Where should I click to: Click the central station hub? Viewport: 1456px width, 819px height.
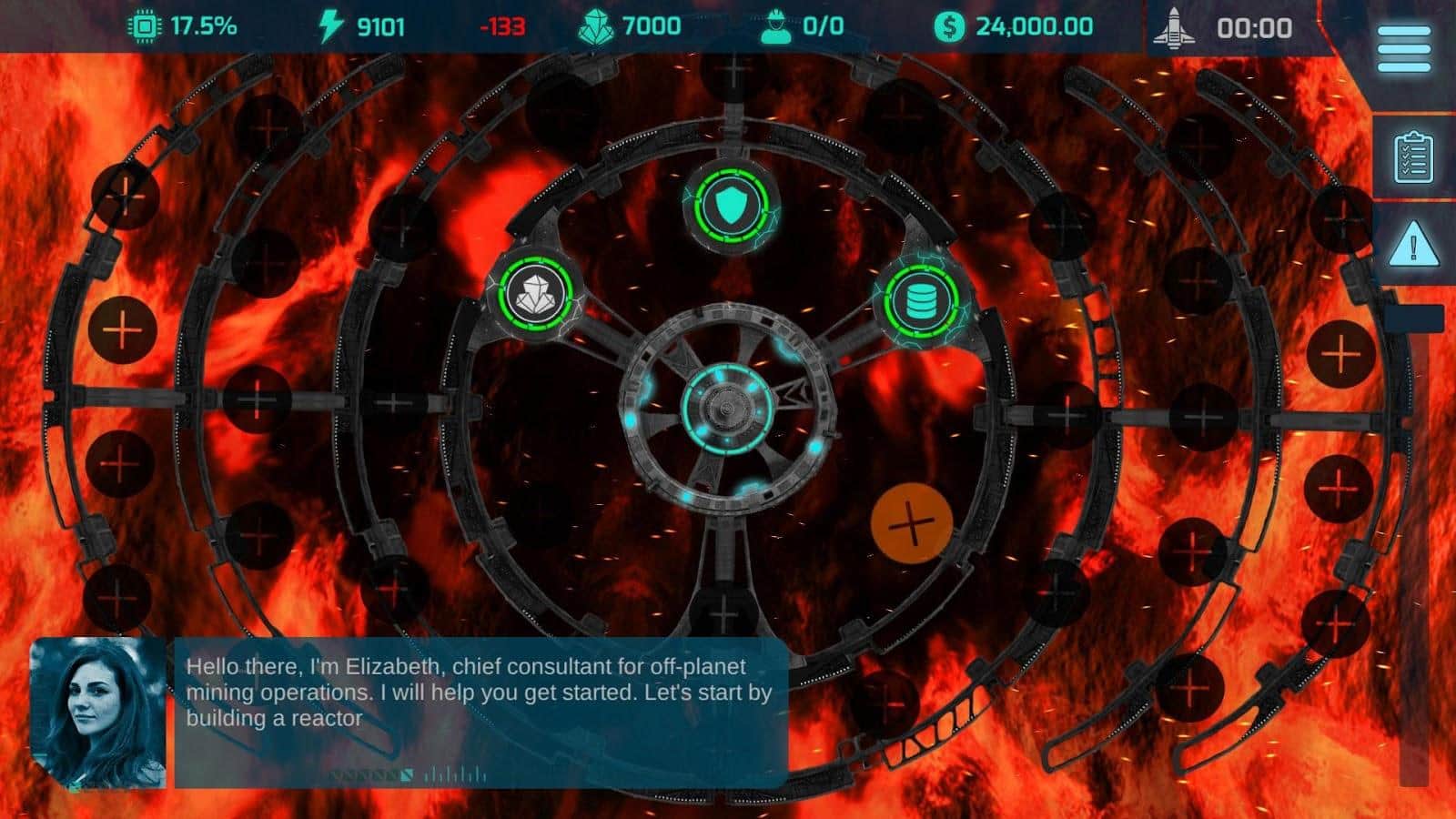click(728, 409)
